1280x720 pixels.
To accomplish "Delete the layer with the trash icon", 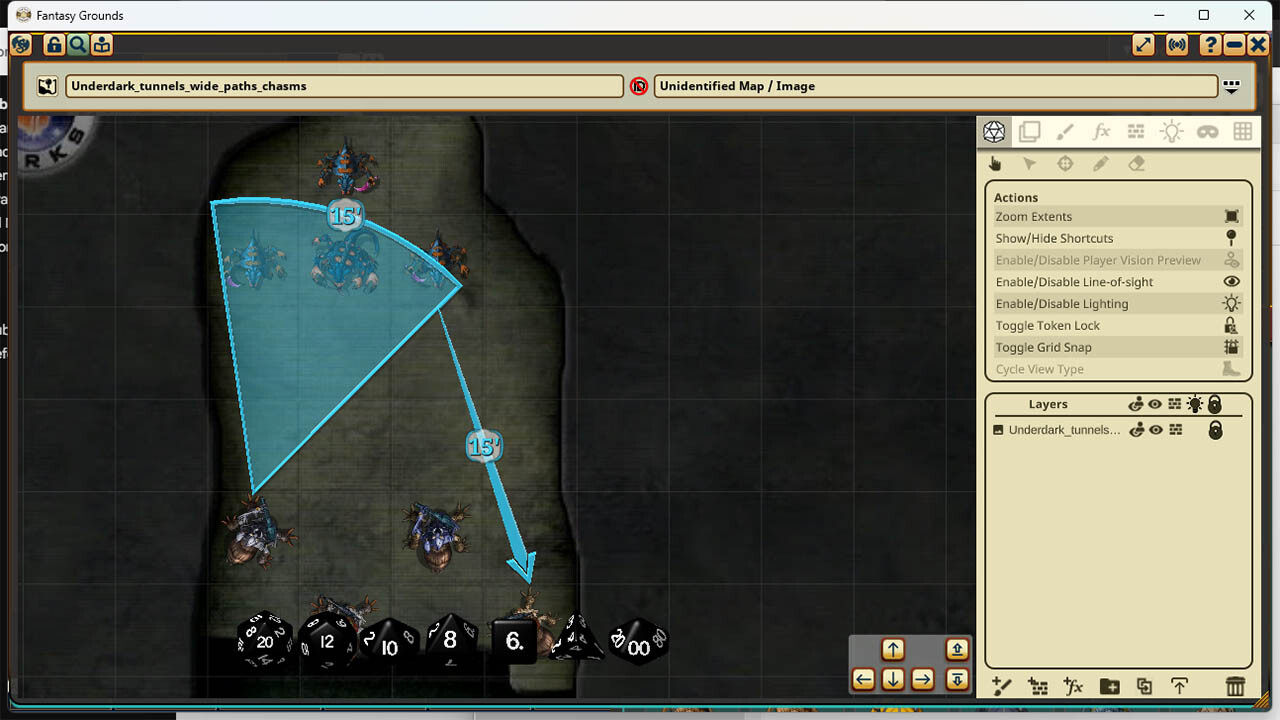I will (1236, 686).
